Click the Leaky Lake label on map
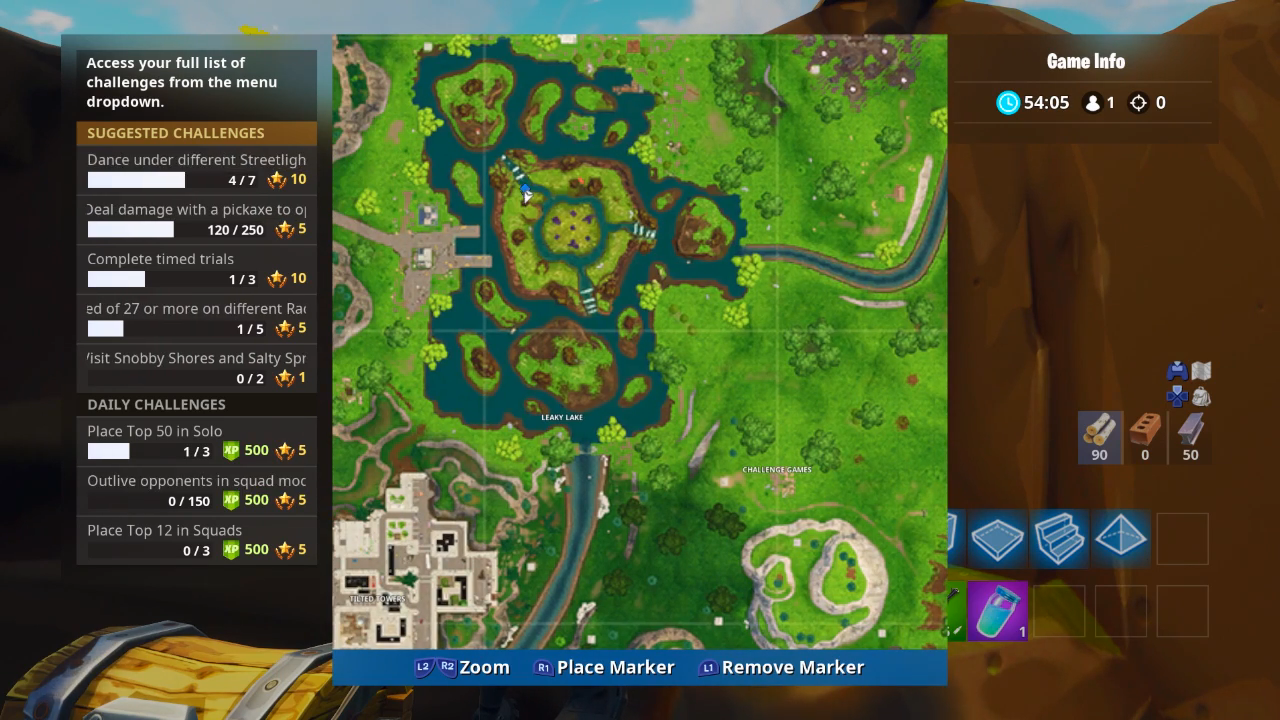The image size is (1280, 720). (562, 417)
